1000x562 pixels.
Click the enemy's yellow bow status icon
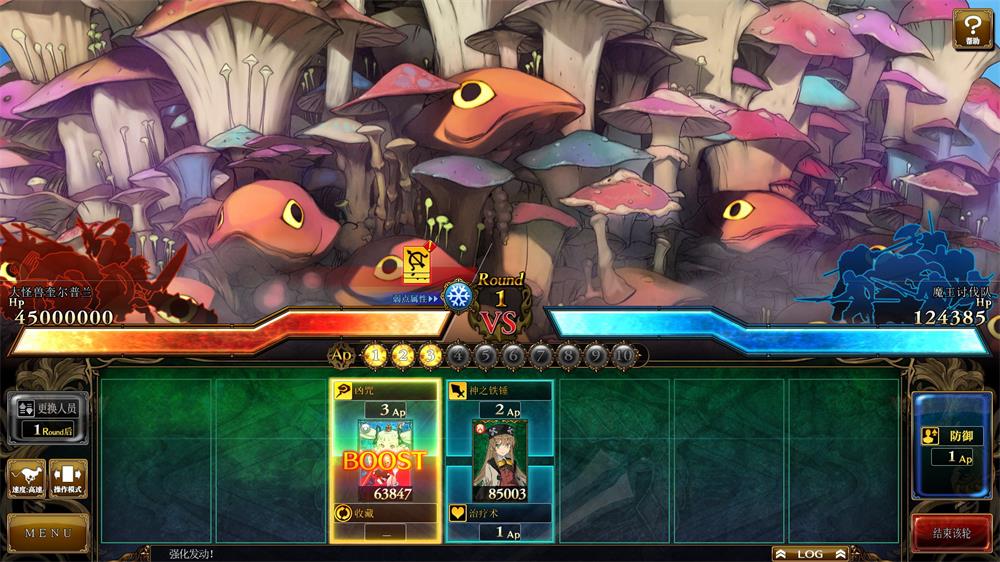click(x=416, y=264)
